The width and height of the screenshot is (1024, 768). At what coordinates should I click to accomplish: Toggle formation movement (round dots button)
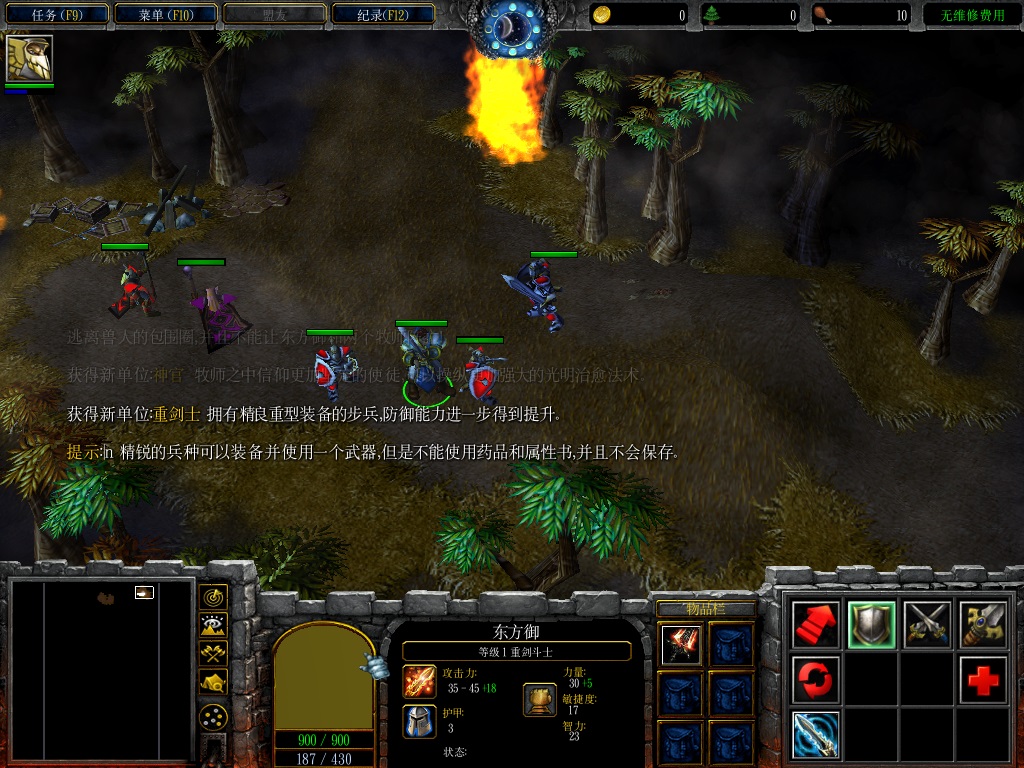tap(213, 716)
